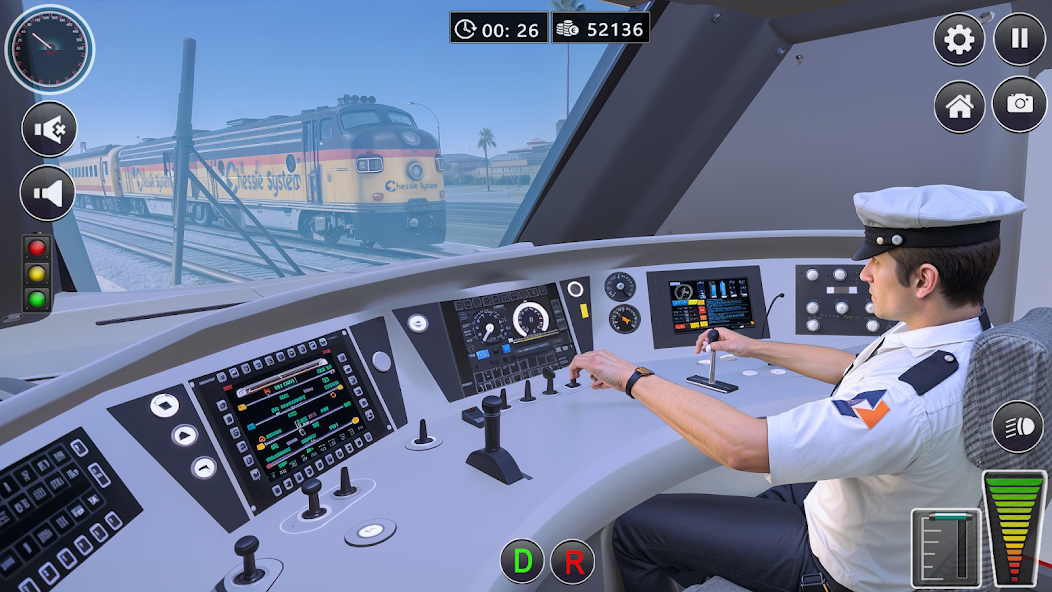This screenshot has height=592, width=1052.
Task: Apply the brake lever gauge
Action: pos(946,548)
